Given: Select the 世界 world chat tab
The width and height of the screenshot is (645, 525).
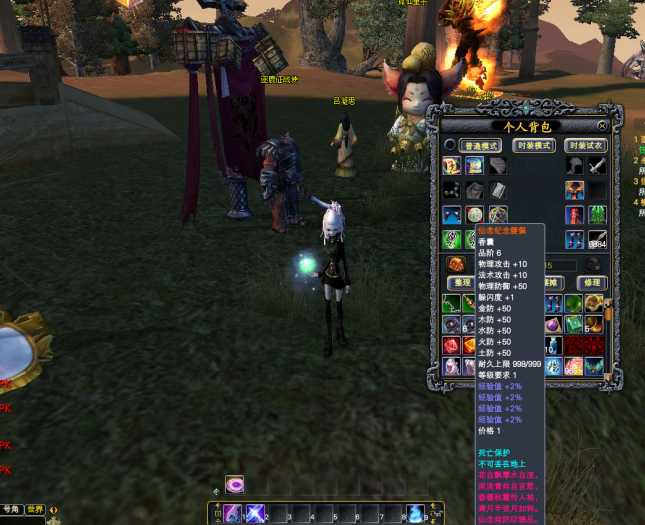Looking at the screenshot, I should point(36,509).
